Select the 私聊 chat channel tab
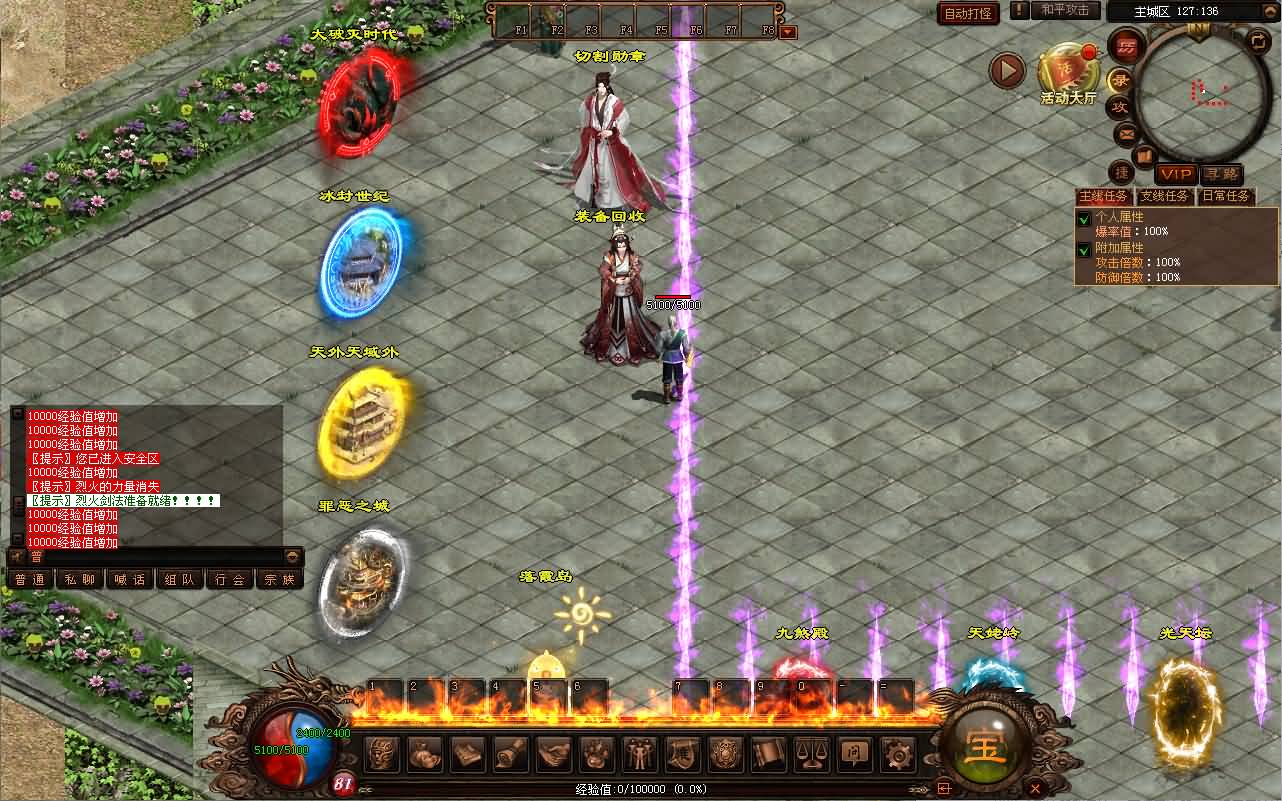 coord(79,578)
